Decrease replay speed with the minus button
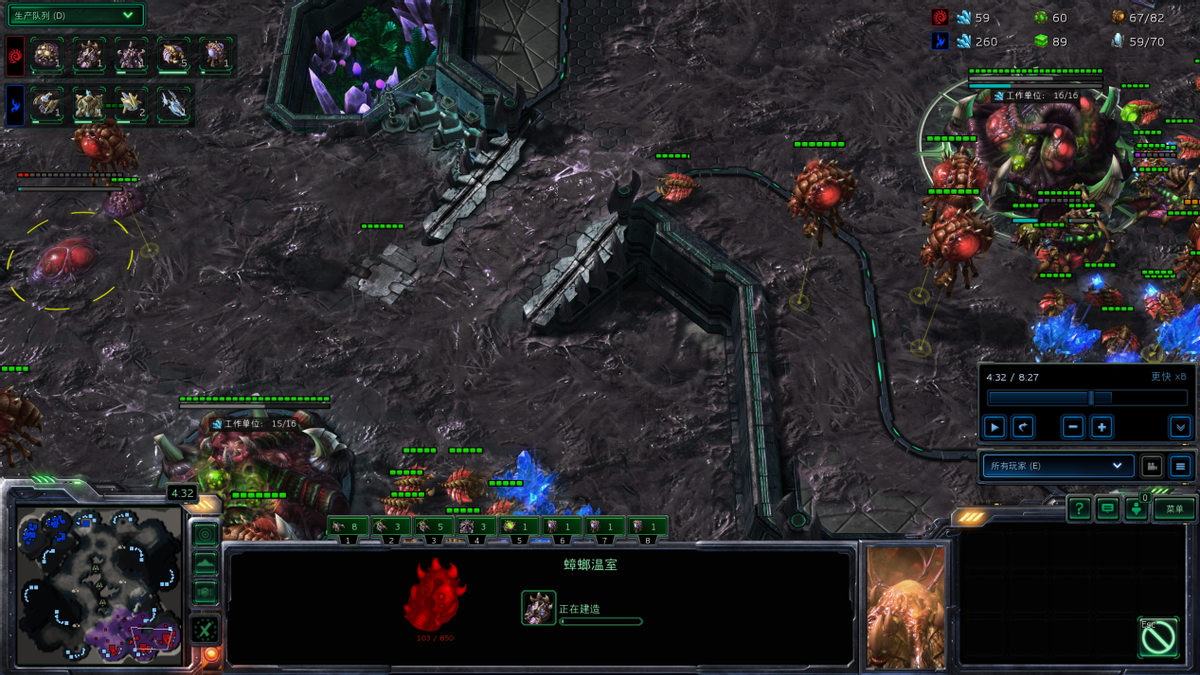Viewport: 1200px width, 675px height. click(1073, 427)
